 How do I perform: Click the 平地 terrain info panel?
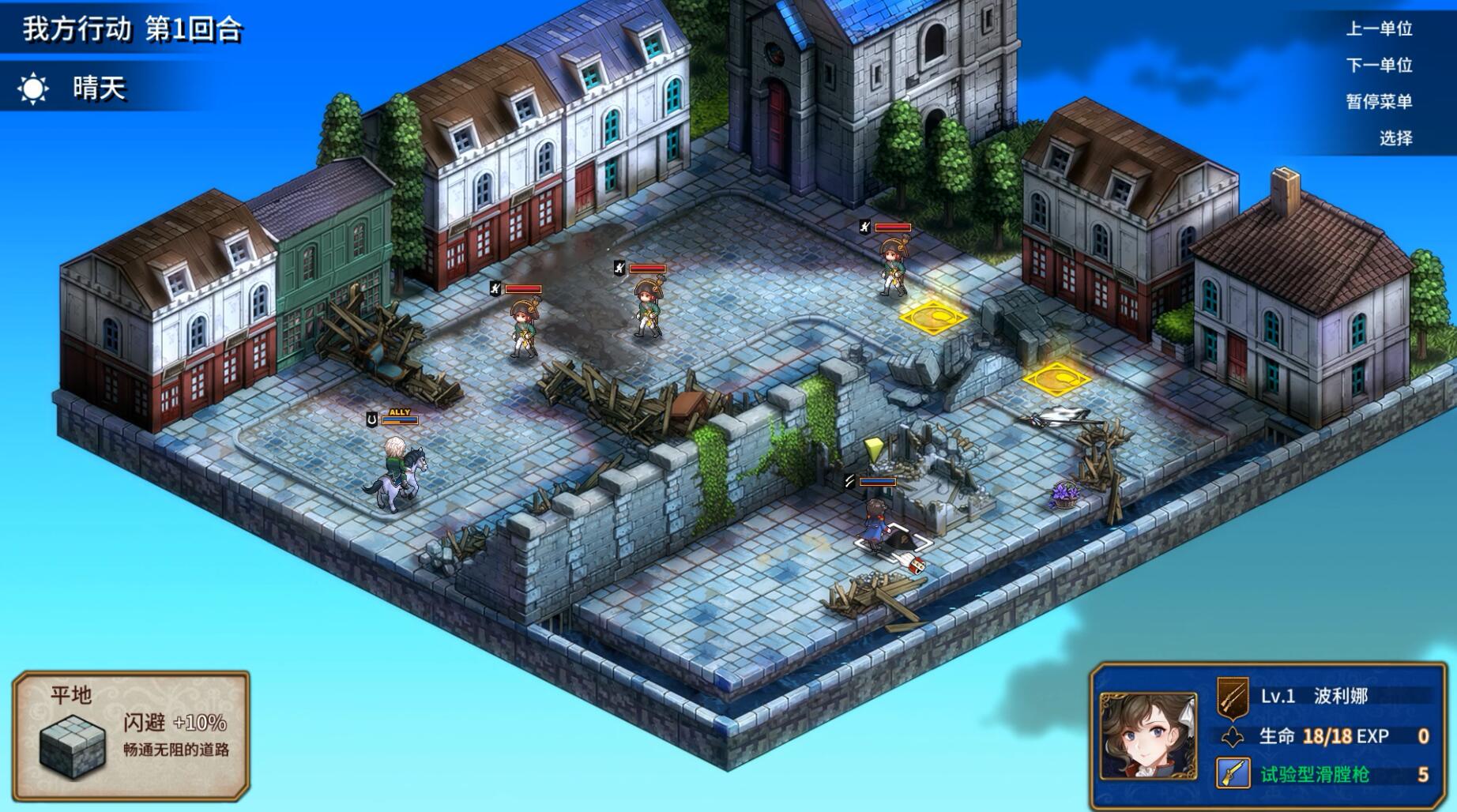[x=131, y=735]
